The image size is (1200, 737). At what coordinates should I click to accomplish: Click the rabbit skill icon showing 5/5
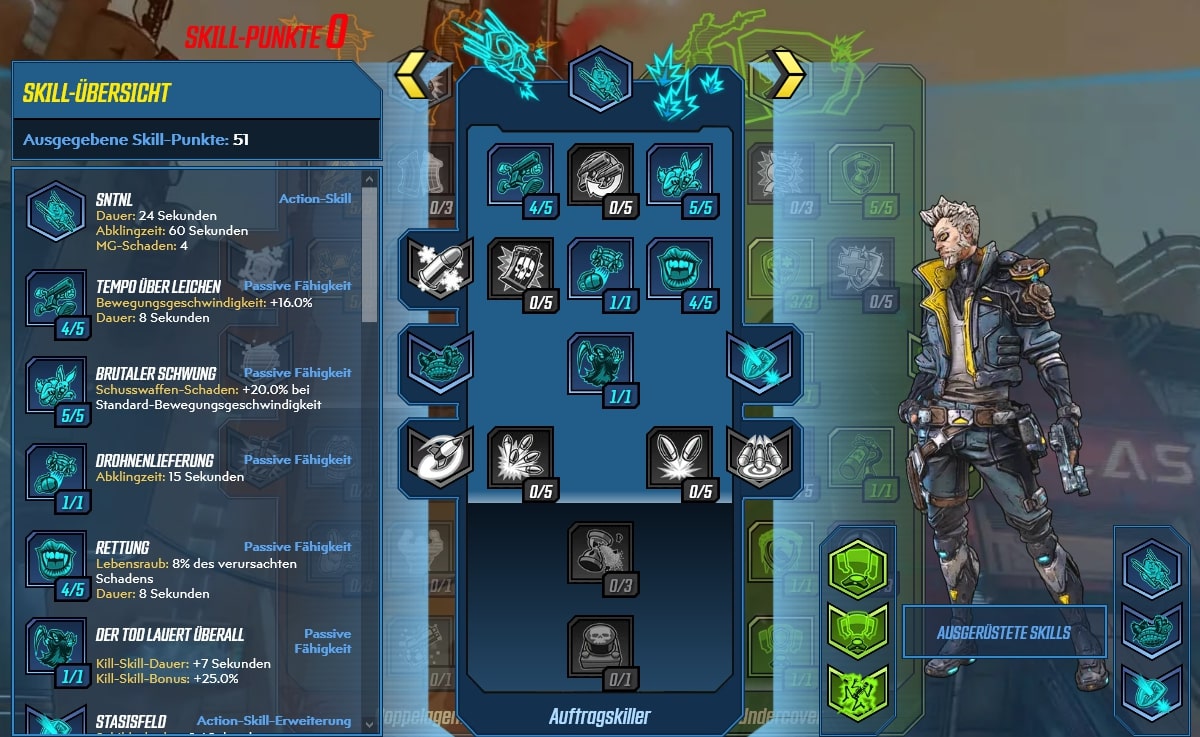point(680,176)
